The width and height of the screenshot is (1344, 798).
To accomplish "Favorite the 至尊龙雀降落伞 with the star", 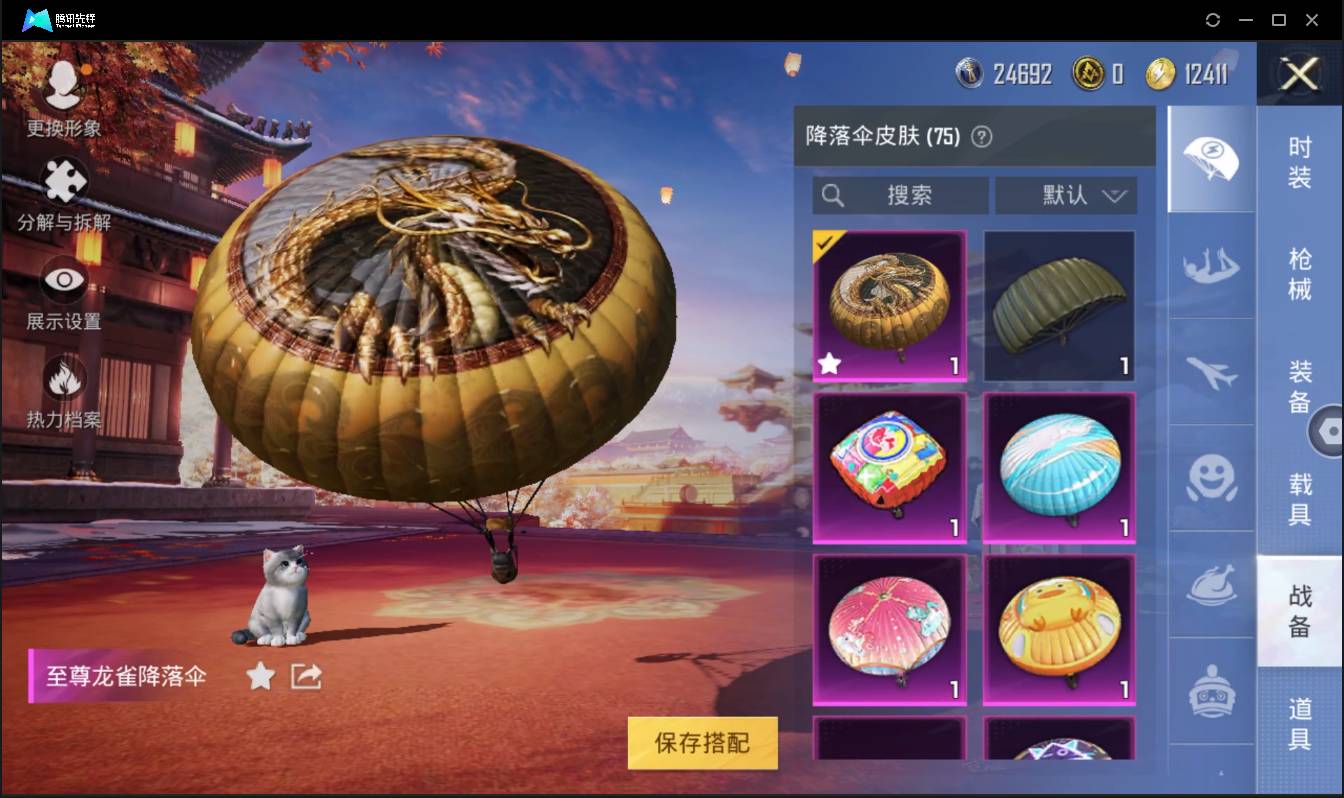I will pos(259,676).
